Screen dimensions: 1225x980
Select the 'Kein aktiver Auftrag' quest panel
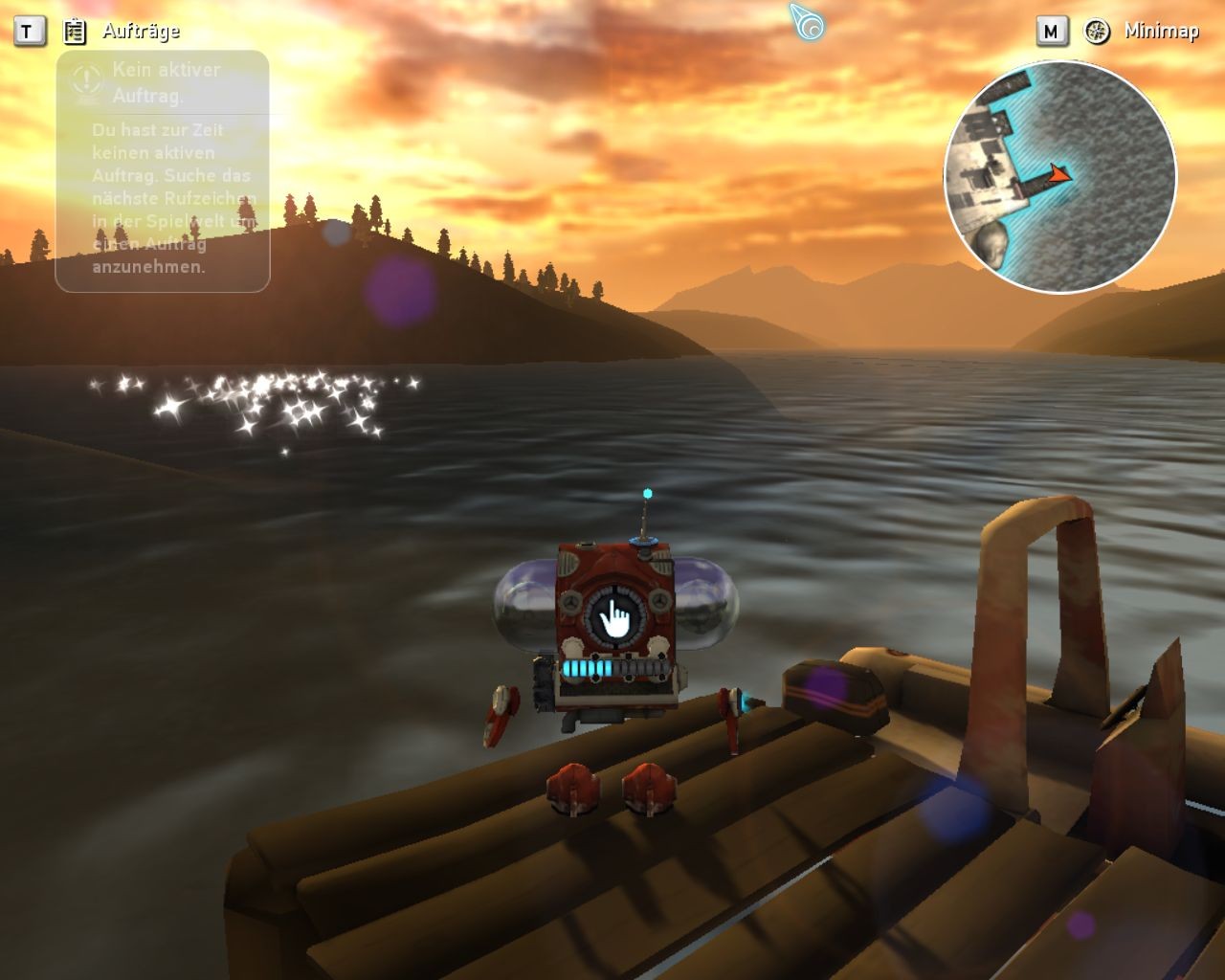pos(163,170)
